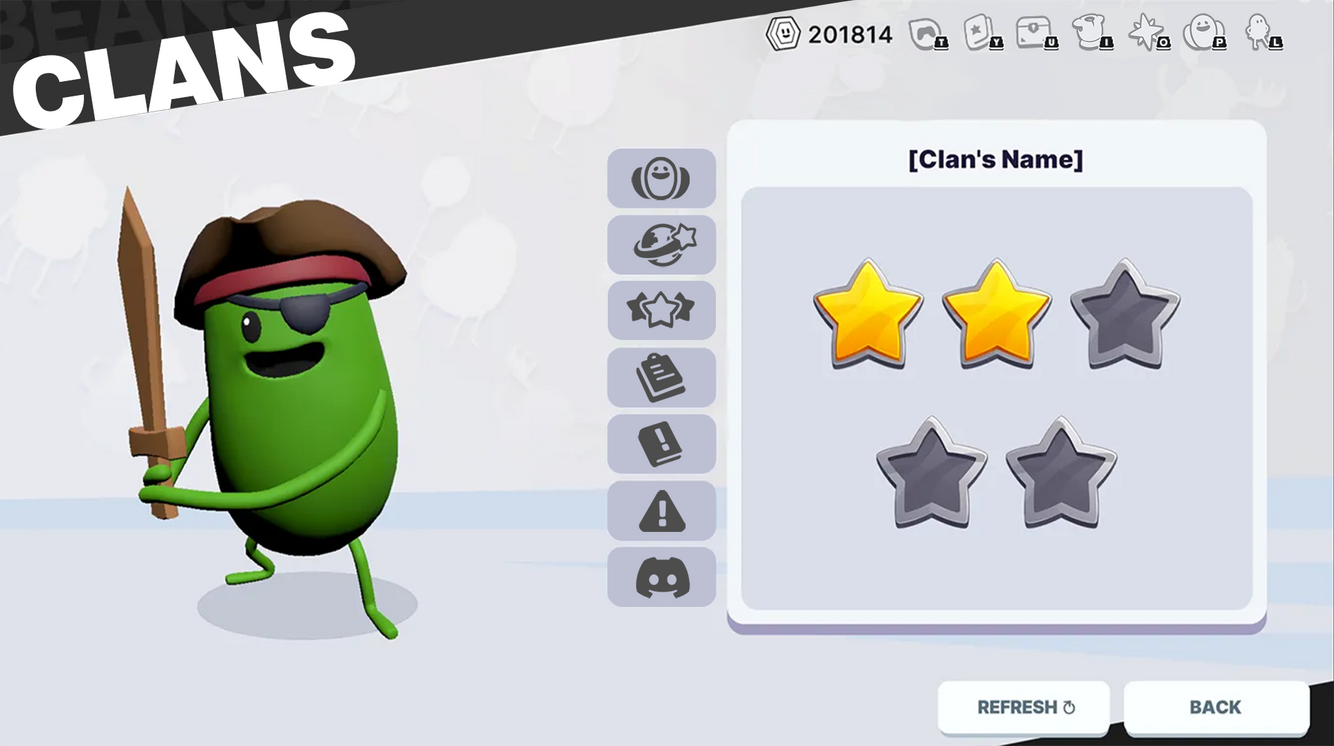Image resolution: width=1334 pixels, height=746 pixels.
Task: Click the REFRESH button
Action: (1024, 708)
